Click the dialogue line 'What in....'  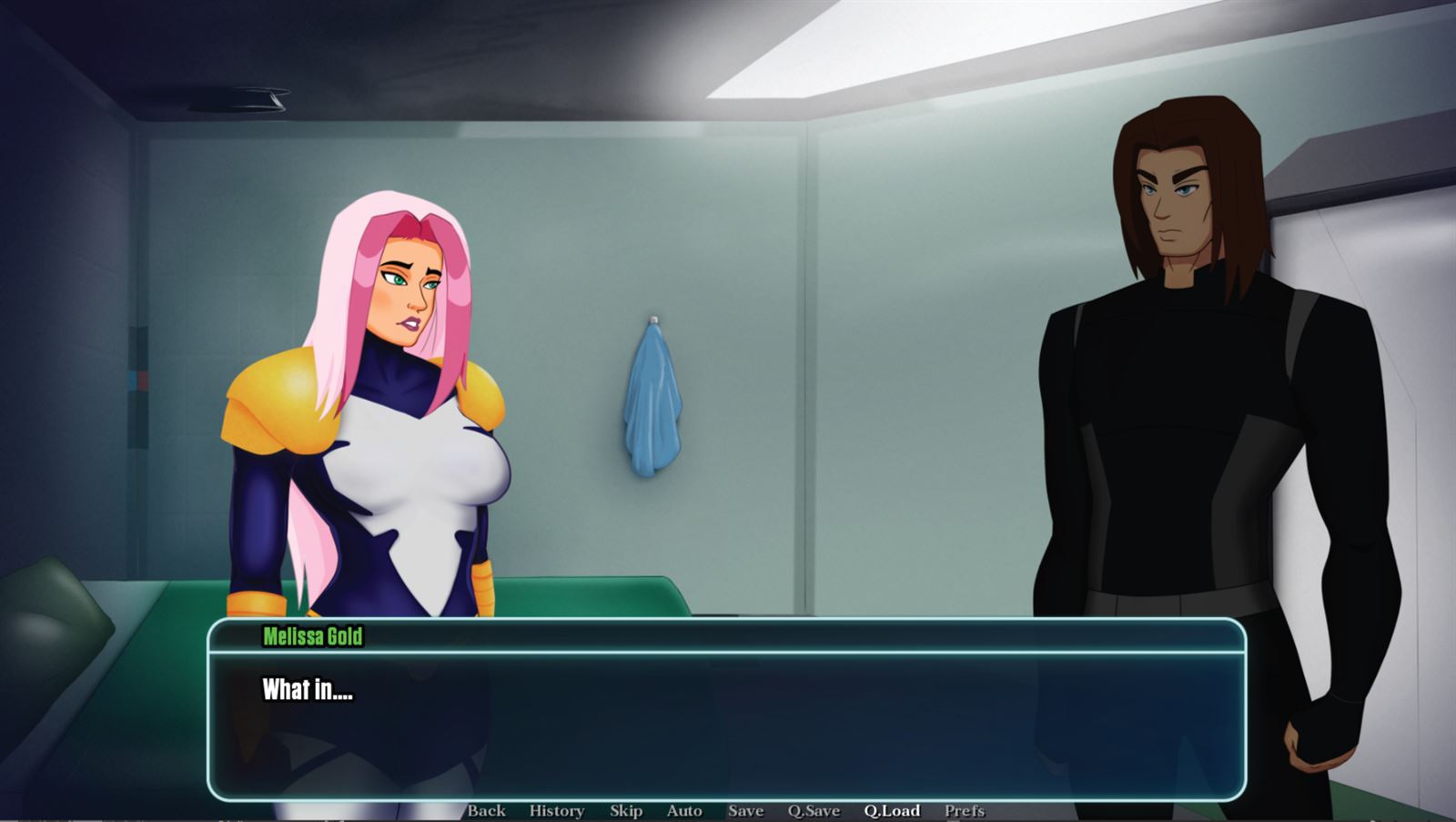tap(307, 690)
